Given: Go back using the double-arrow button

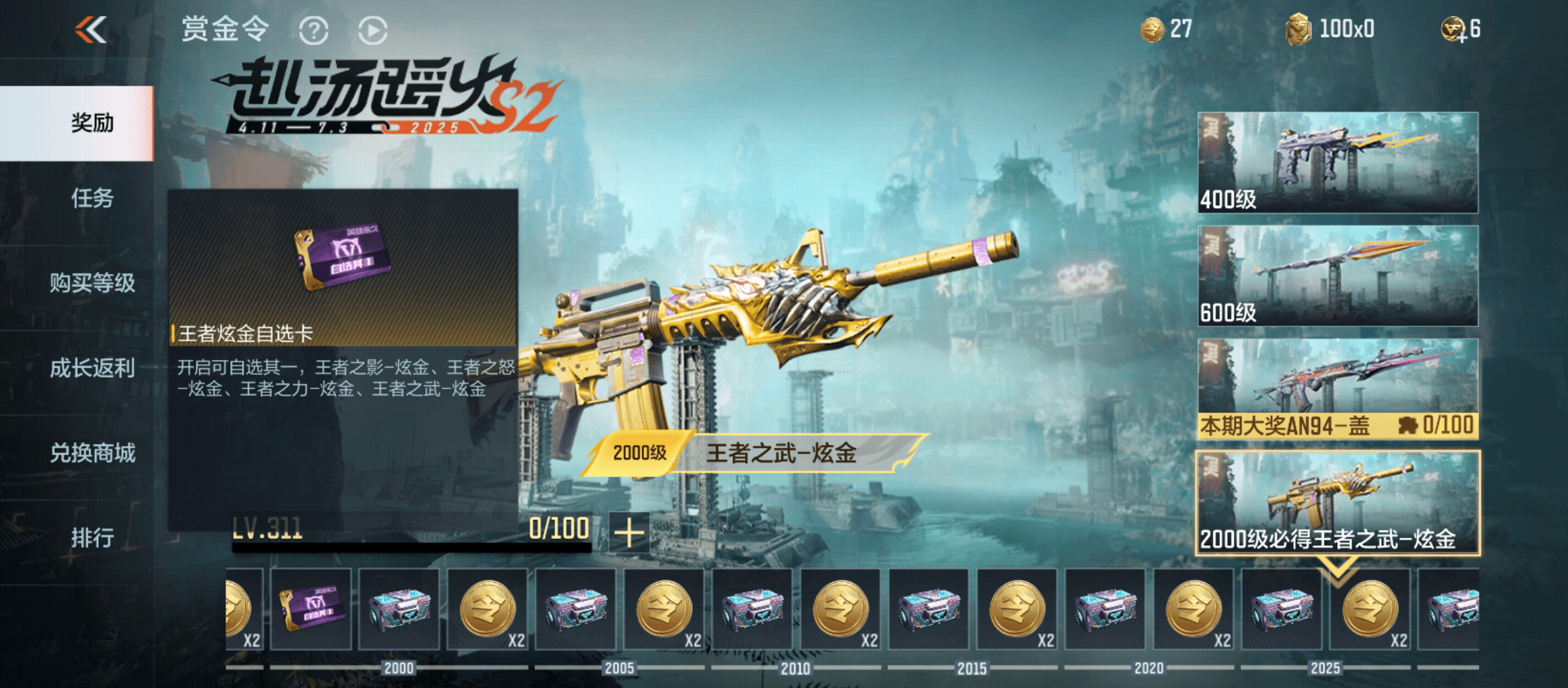Looking at the screenshot, I should (91, 30).
